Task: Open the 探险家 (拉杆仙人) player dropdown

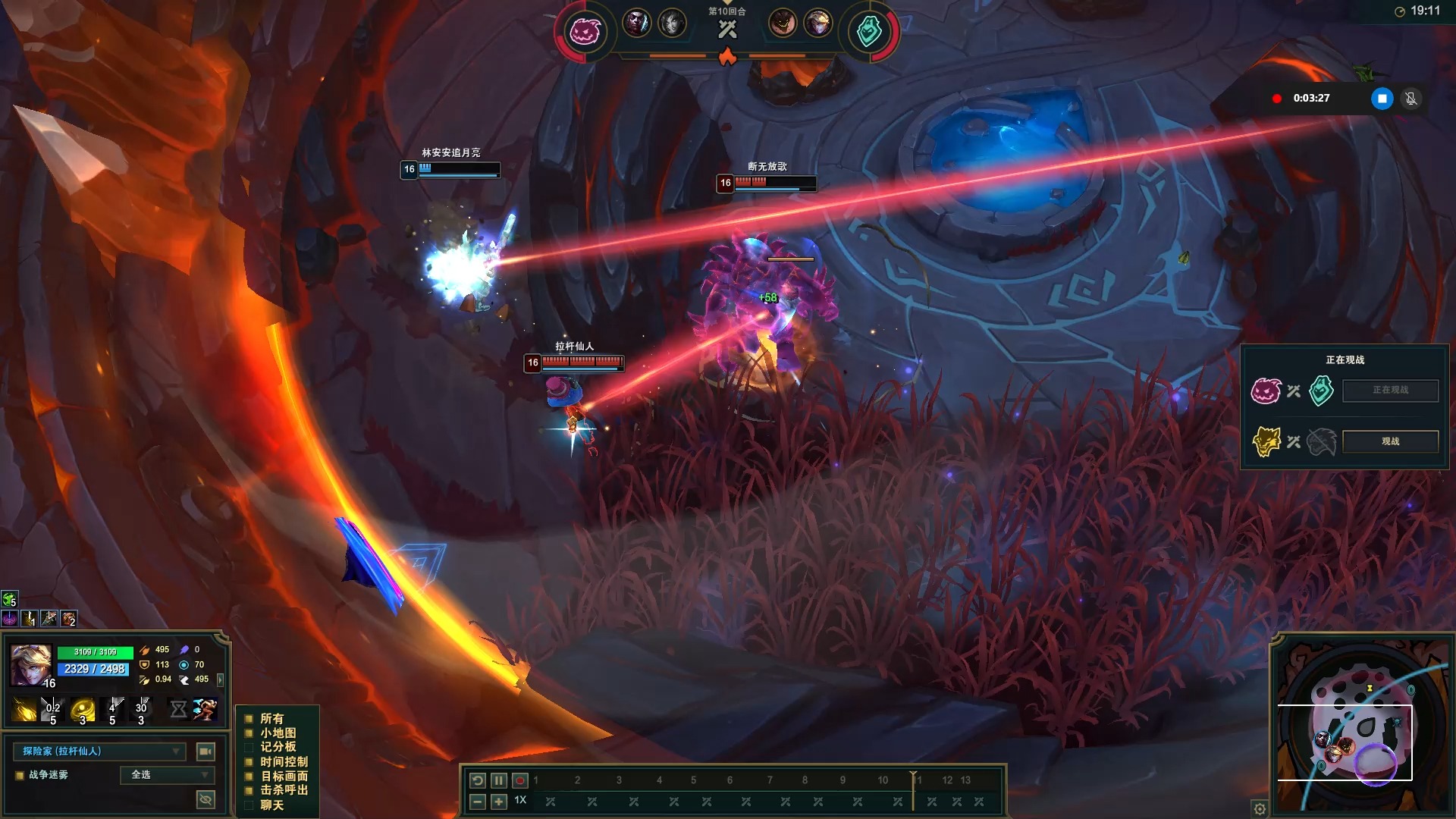Action: pyautogui.click(x=99, y=752)
